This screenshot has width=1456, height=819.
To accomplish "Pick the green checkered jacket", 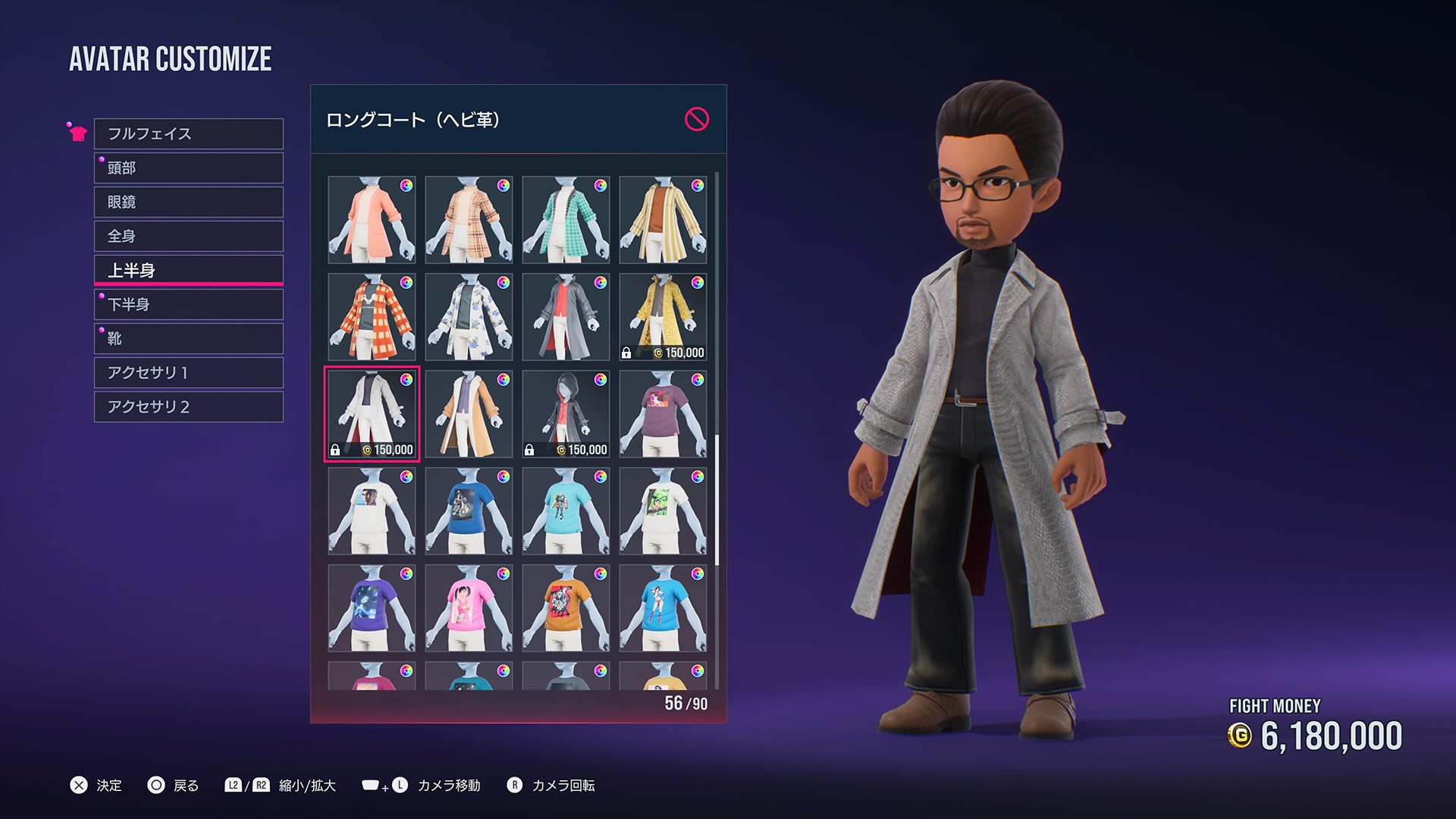I will coord(566,220).
